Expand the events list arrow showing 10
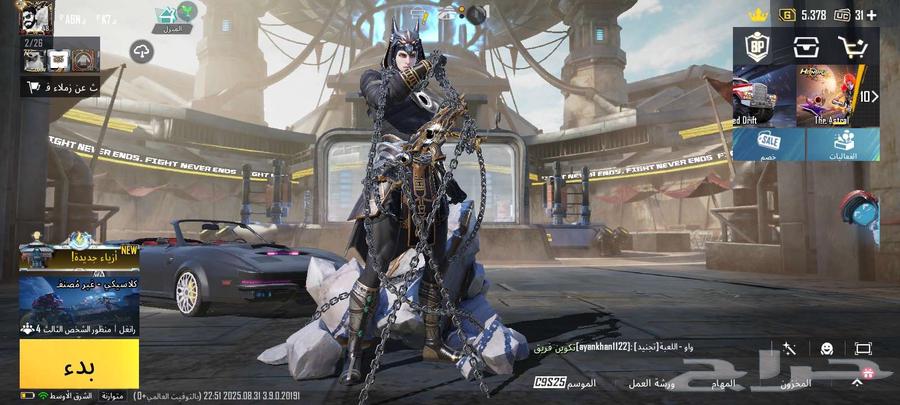Image resolution: width=900 pixels, height=405 pixels. [x=869, y=96]
